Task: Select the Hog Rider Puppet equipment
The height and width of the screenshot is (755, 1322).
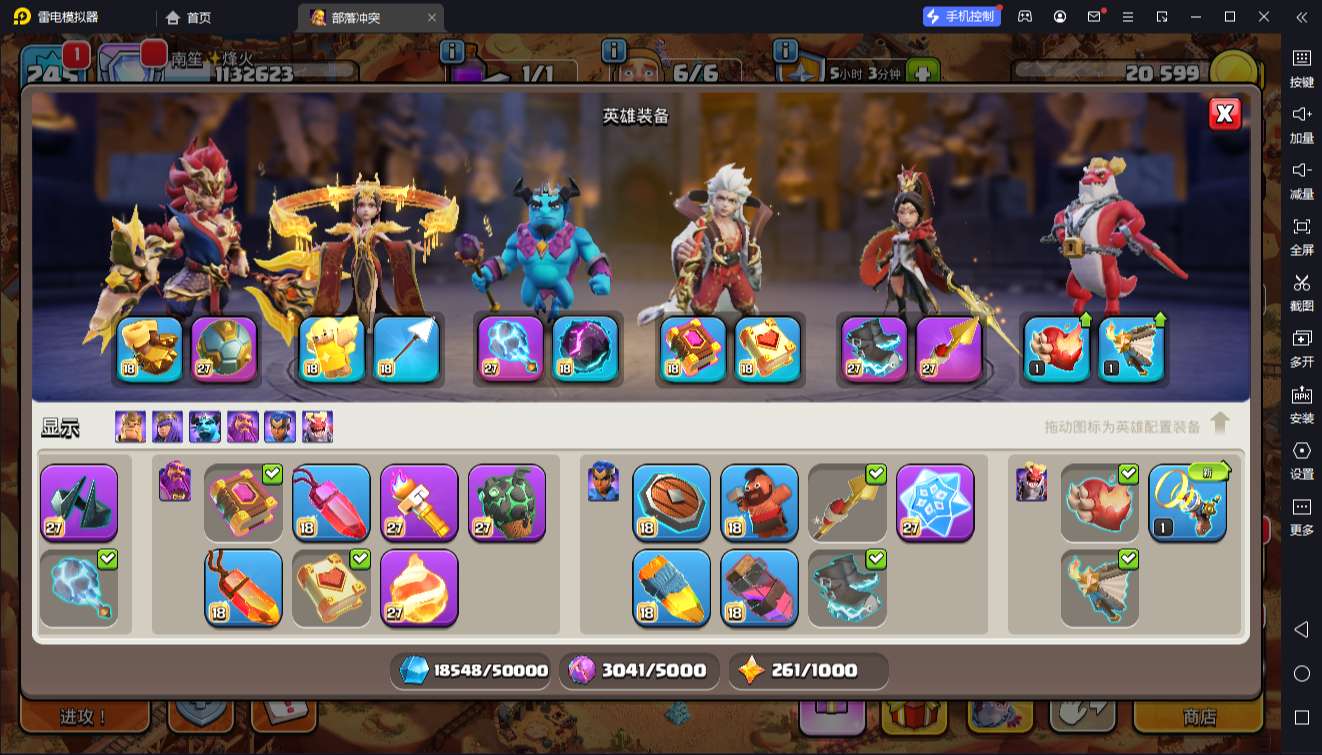Action: point(759,502)
